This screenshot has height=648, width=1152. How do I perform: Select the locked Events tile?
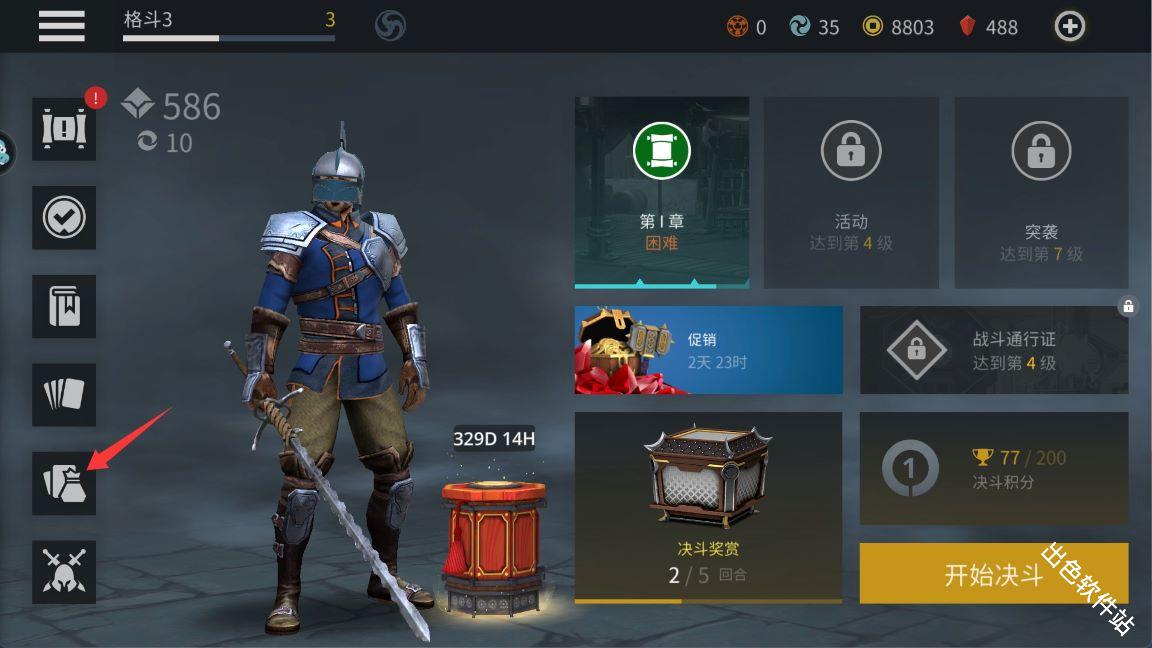pyautogui.click(x=850, y=192)
